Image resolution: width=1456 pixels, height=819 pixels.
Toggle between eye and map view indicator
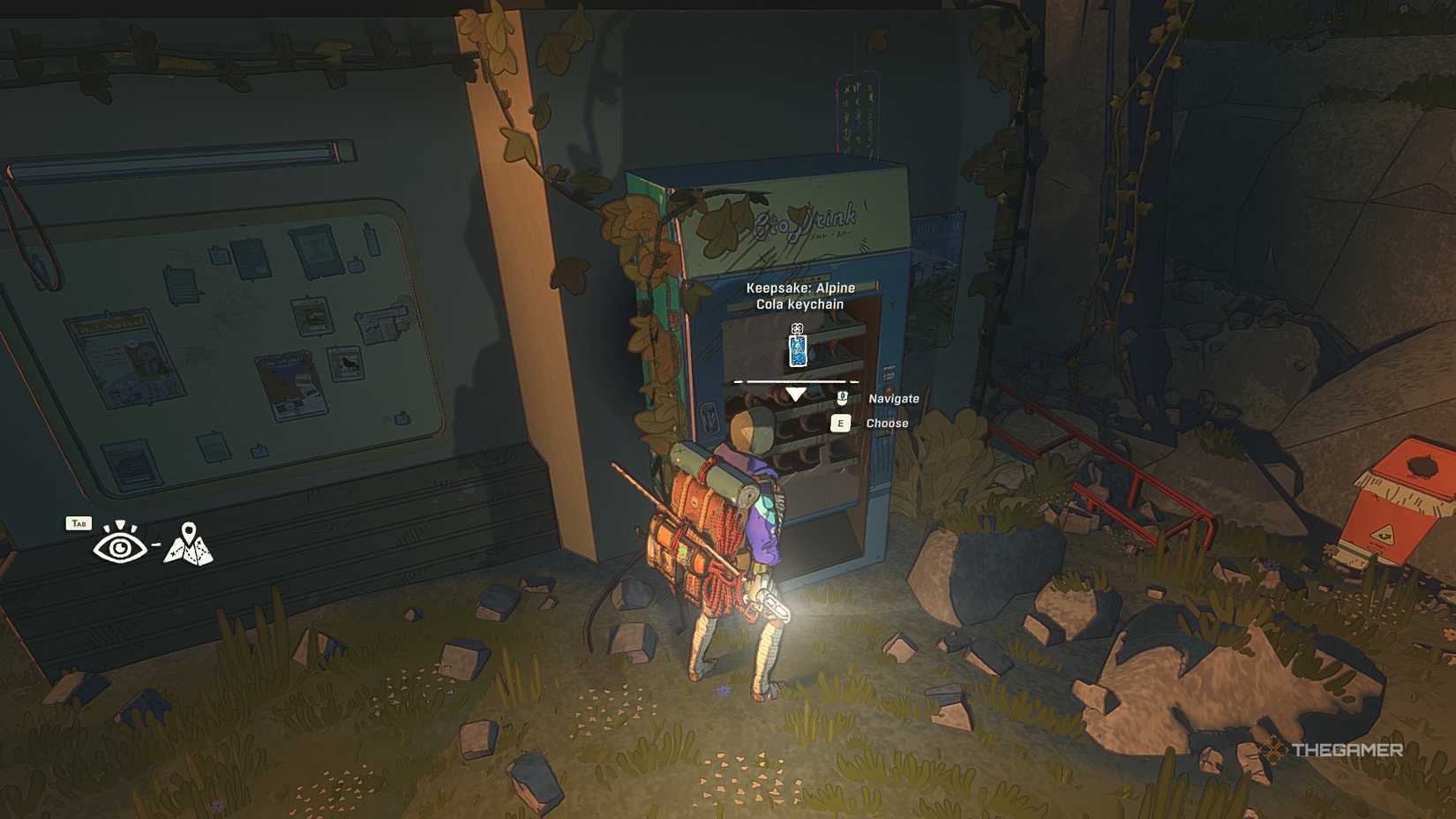pyautogui.click(x=155, y=545)
